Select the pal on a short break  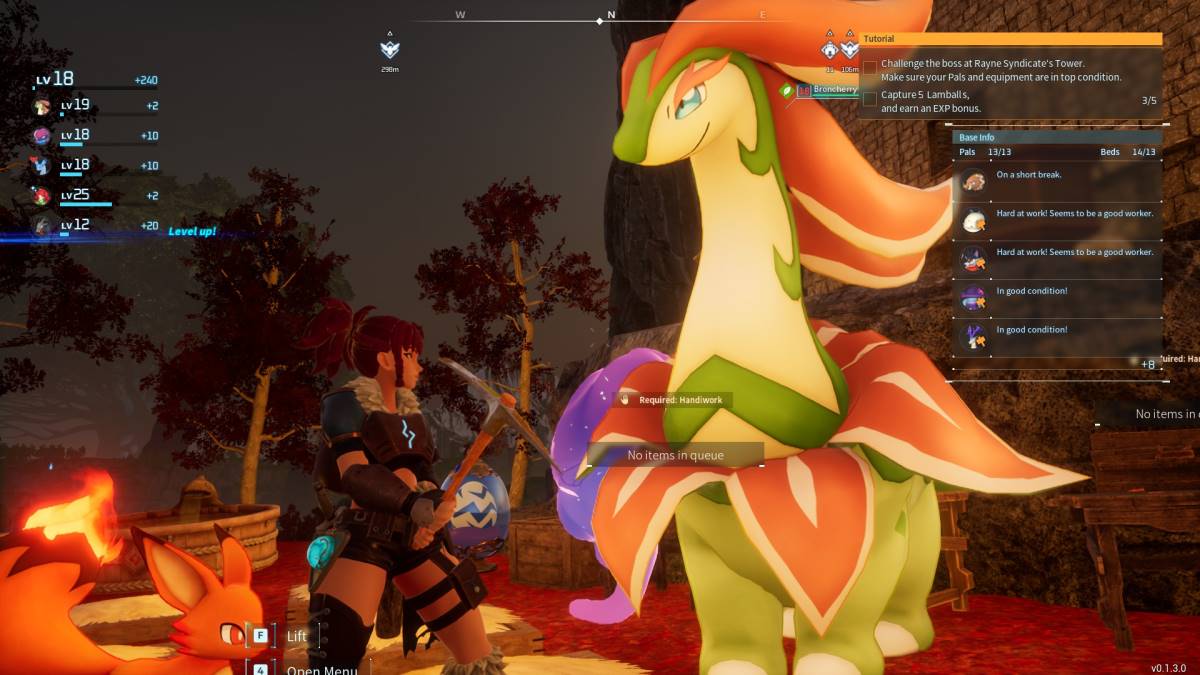pos(1056,181)
